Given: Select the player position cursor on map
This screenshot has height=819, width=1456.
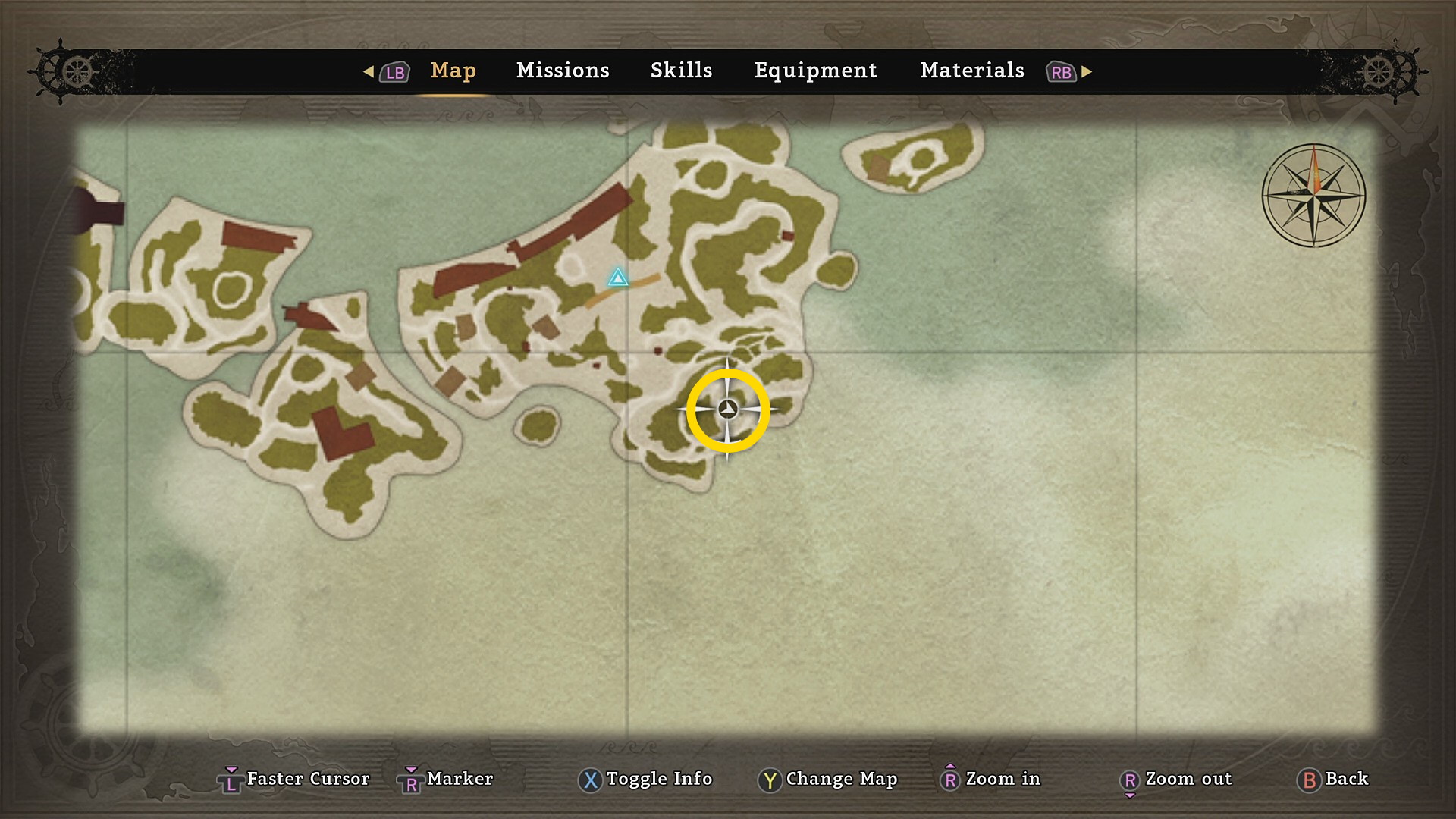Looking at the screenshot, I should click(727, 410).
